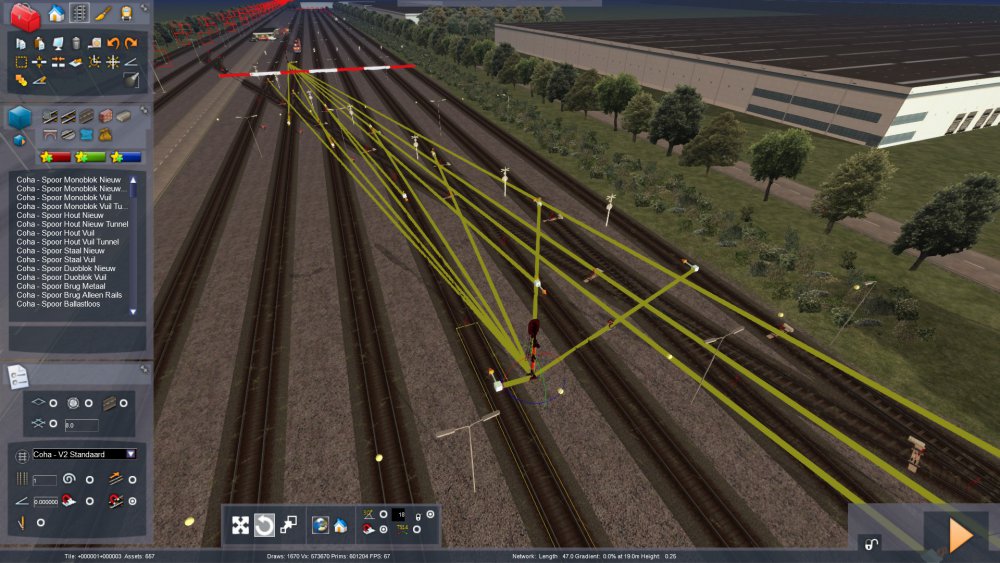Viewport: 1000px width, 563px height.
Task: Open the red toolbox main menu
Action: (26, 16)
